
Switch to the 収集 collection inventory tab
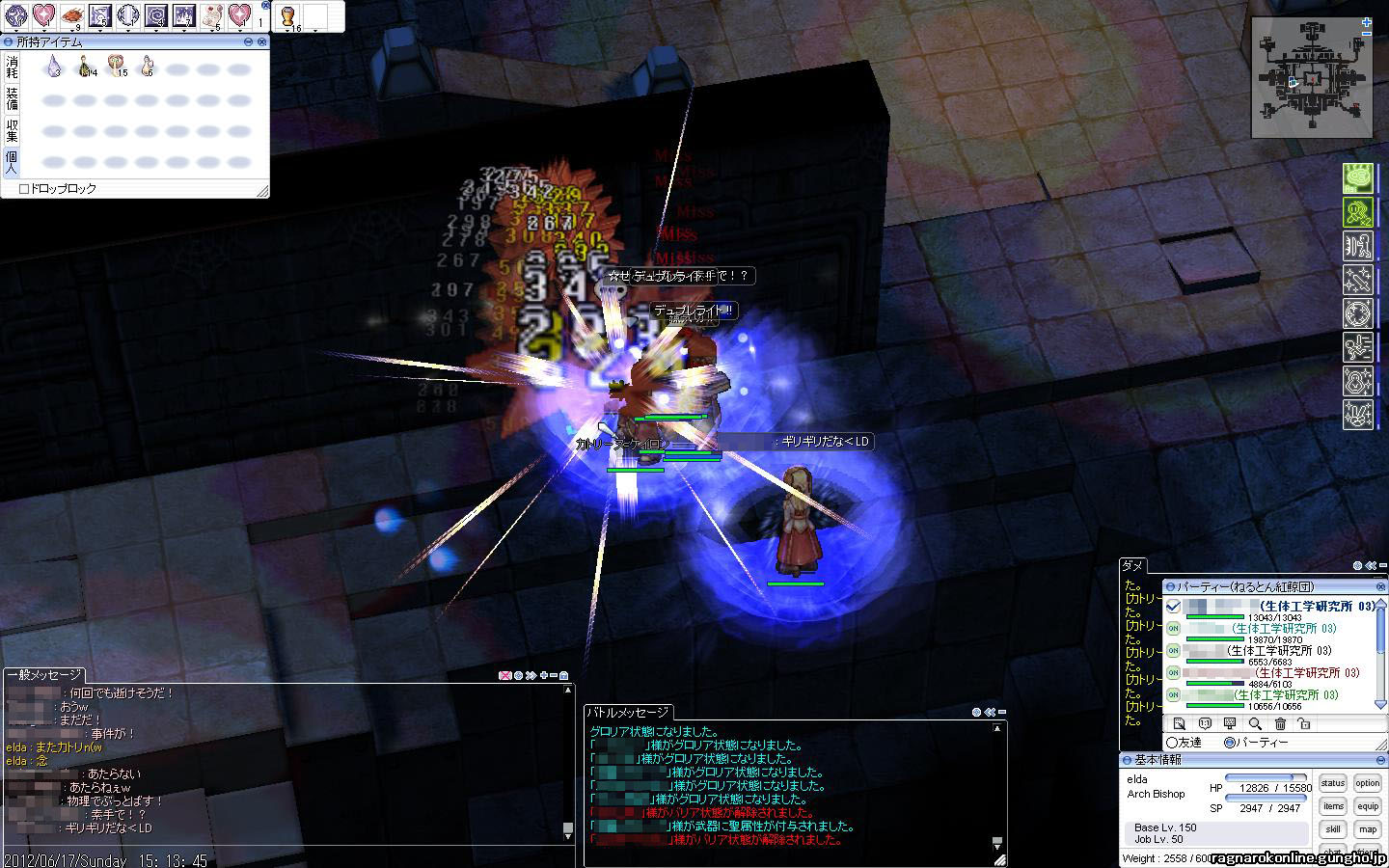tap(12, 130)
